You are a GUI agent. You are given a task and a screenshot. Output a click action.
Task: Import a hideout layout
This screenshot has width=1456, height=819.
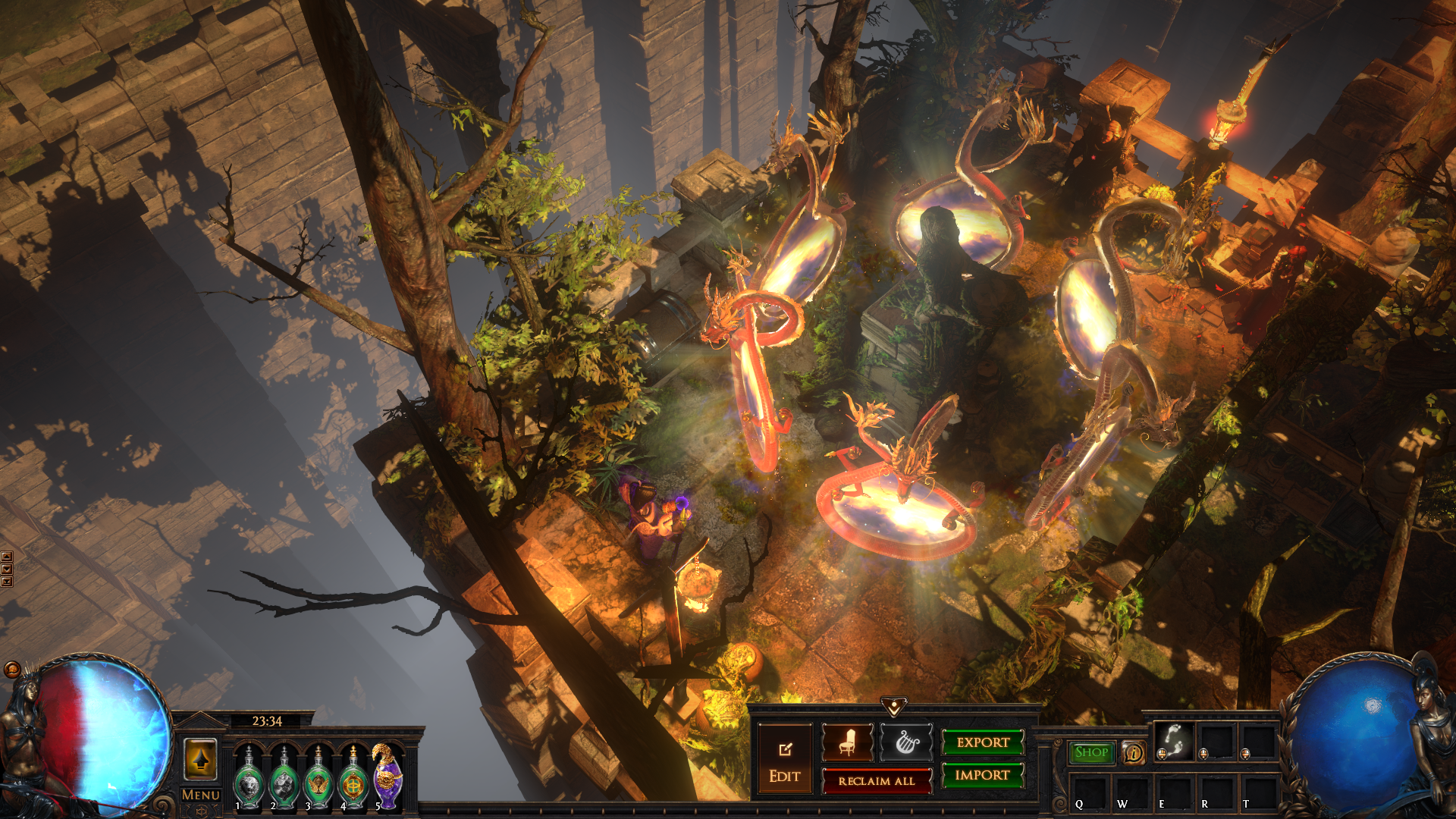(x=983, y=775)
